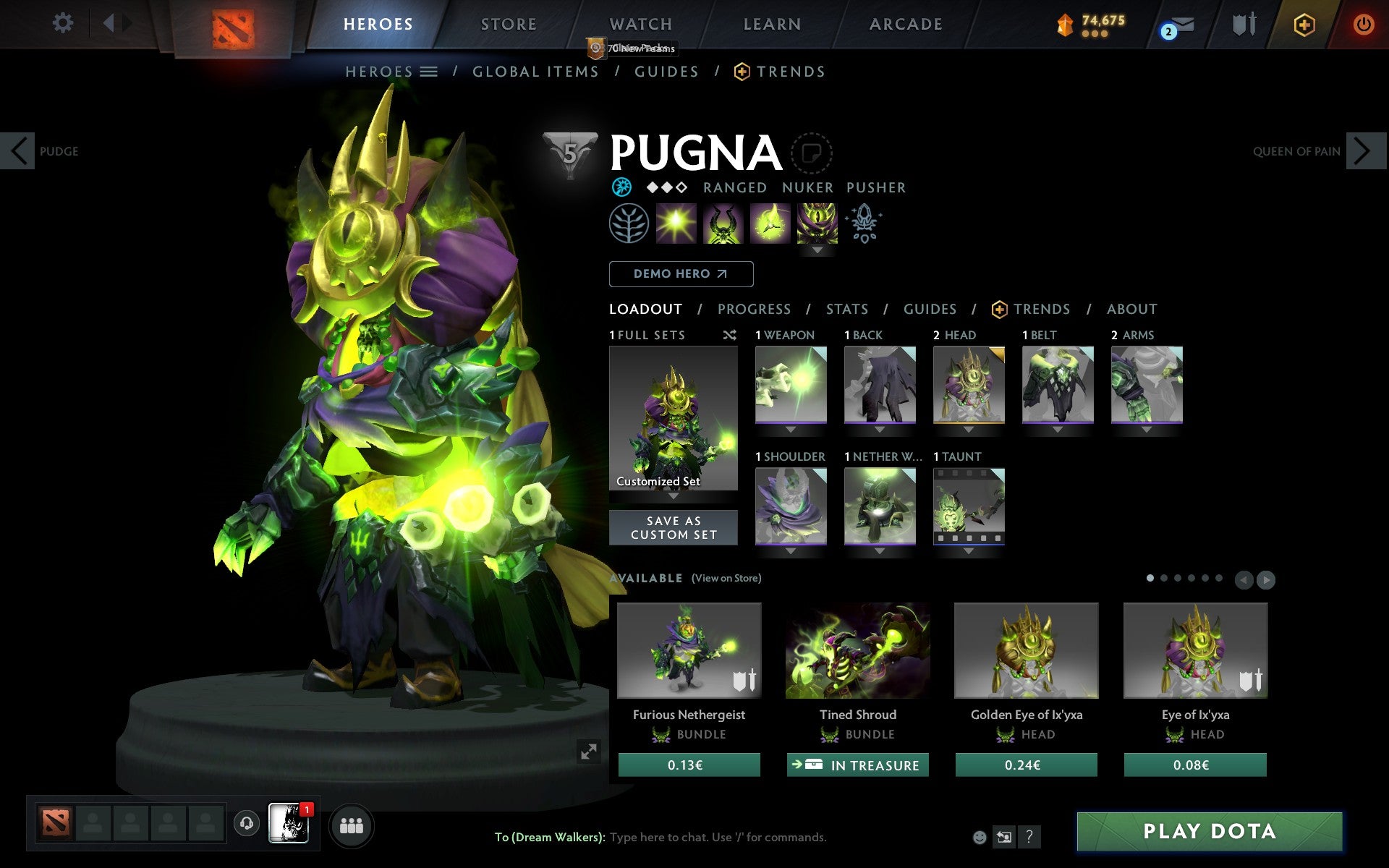View the Nether Ward ability icon
The height and width of the screenshot is (868, 1389).
click(769, 223)
